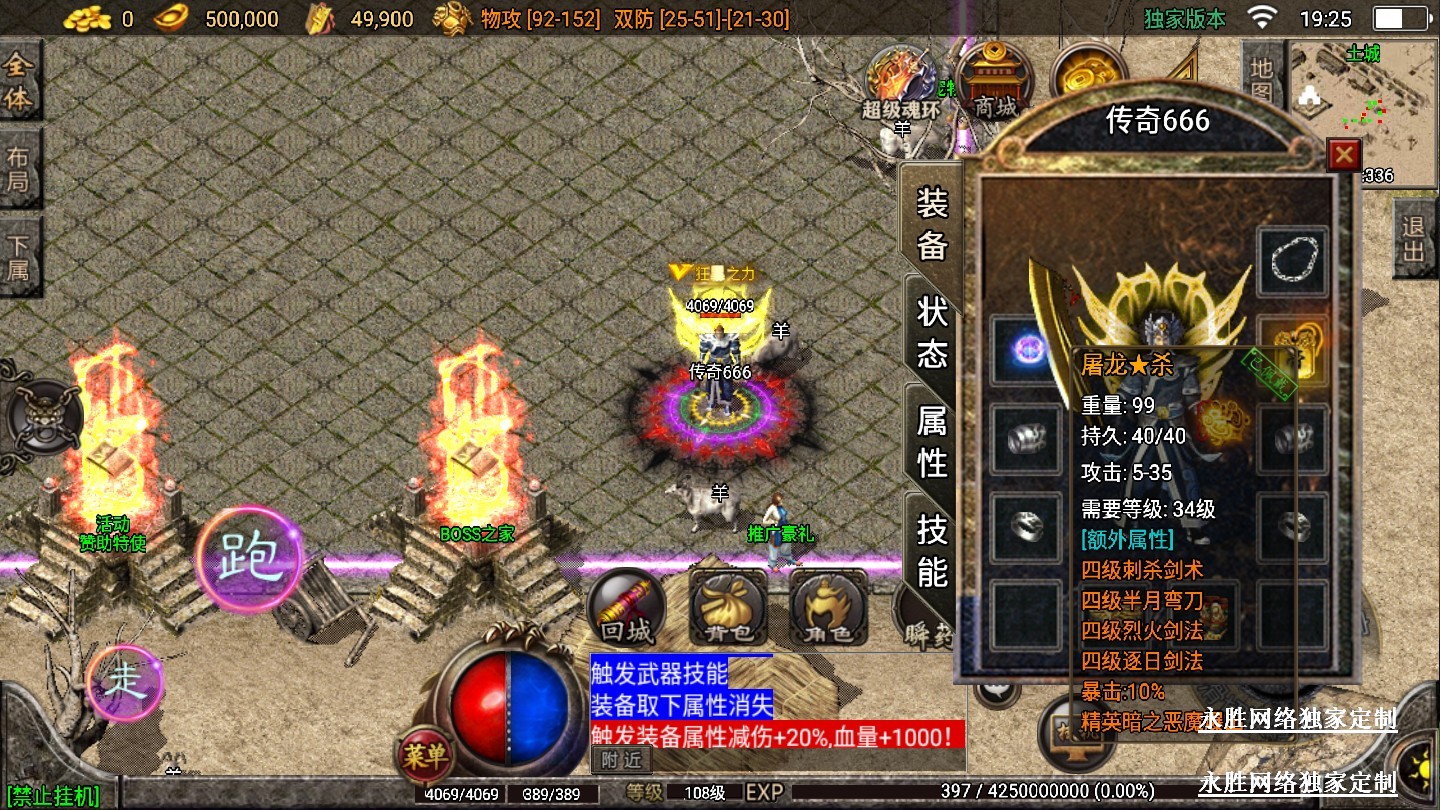
Task: Switch to the 装备 equipment tab
Action: pos(932,224)
